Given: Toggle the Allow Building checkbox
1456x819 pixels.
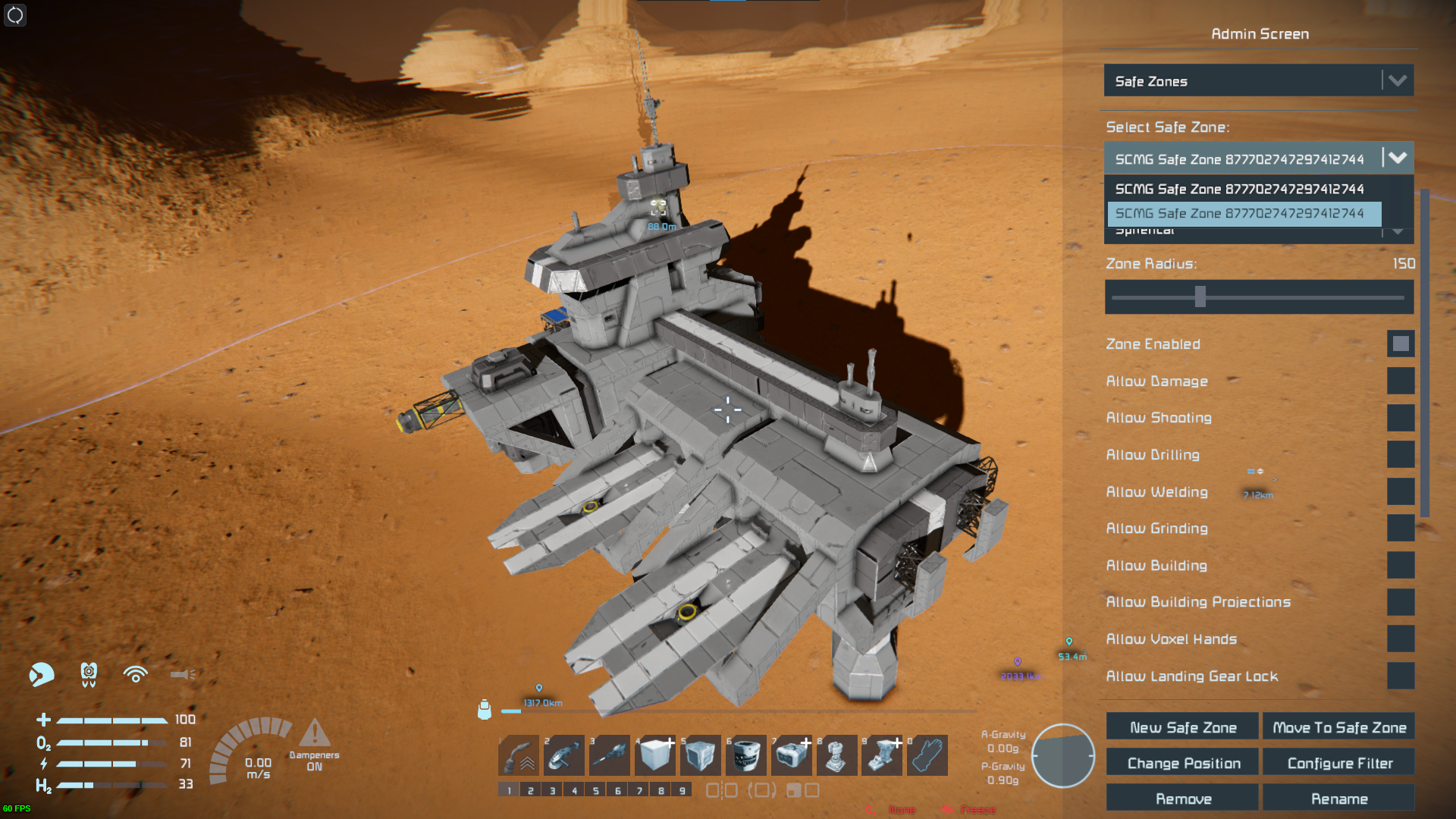Looking at the screenshot, I should [x=1401, y=566].
